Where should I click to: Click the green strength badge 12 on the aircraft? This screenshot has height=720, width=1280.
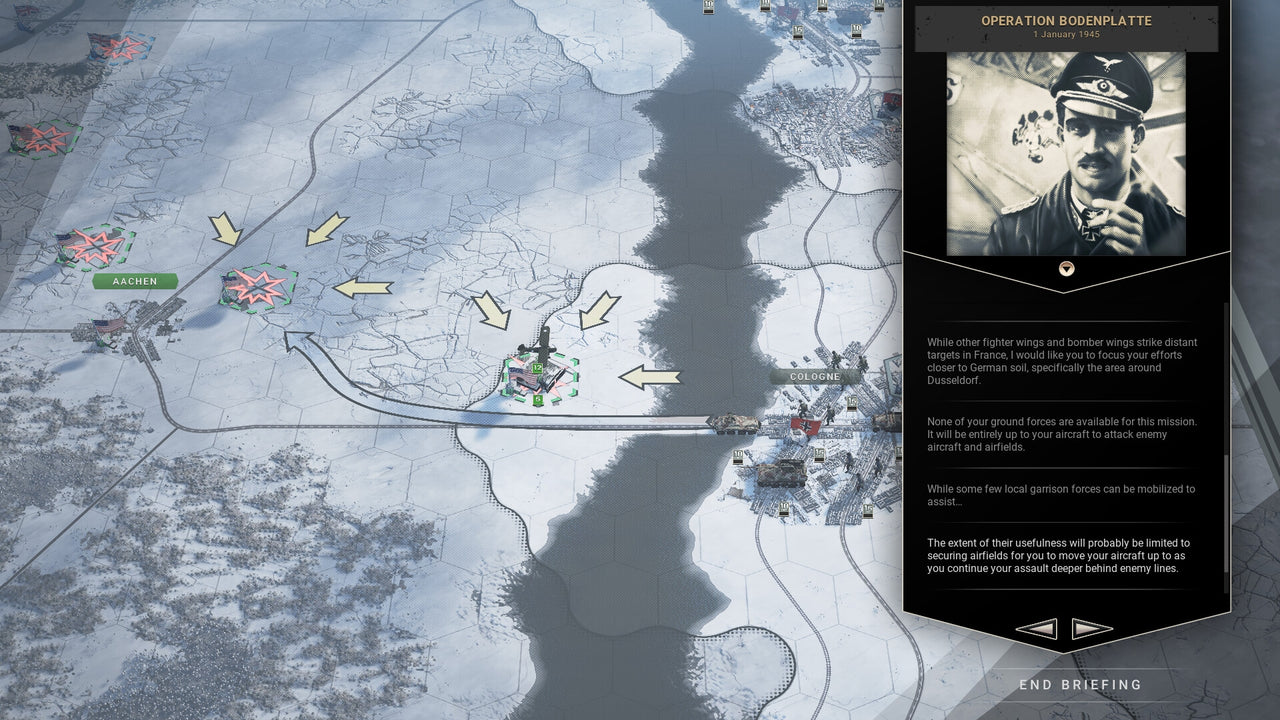[537, 367]
